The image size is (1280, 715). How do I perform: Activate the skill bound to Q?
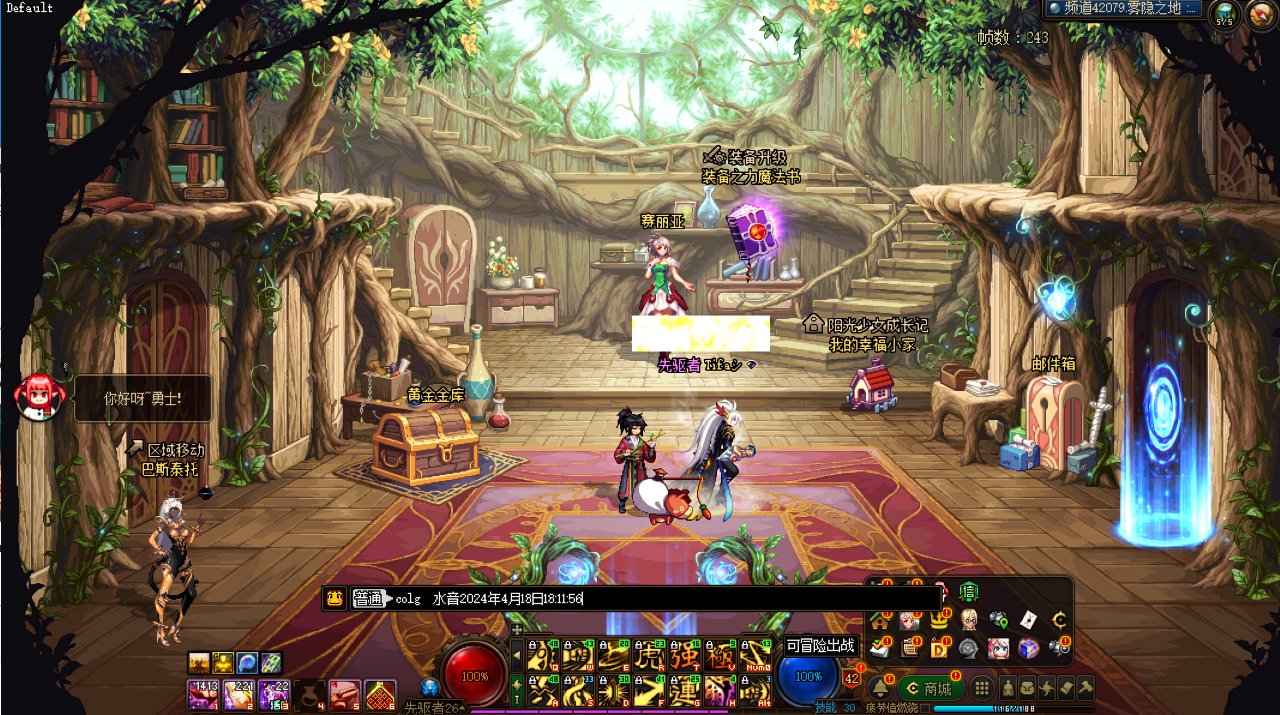(544, 654)
